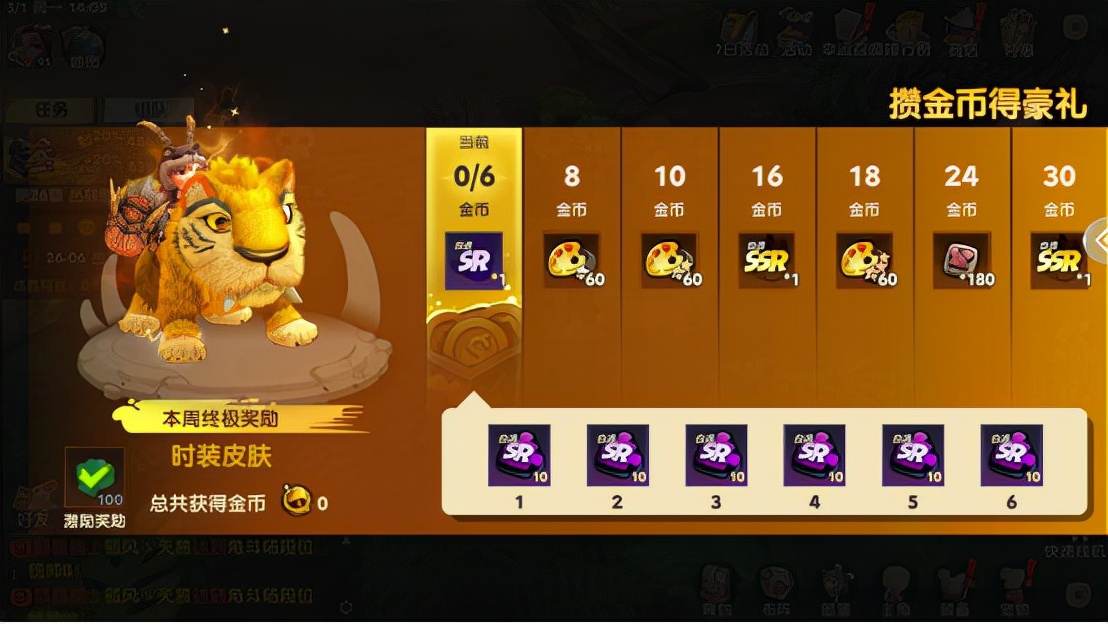Pick the 18 coin reward tier

(865, 260)
